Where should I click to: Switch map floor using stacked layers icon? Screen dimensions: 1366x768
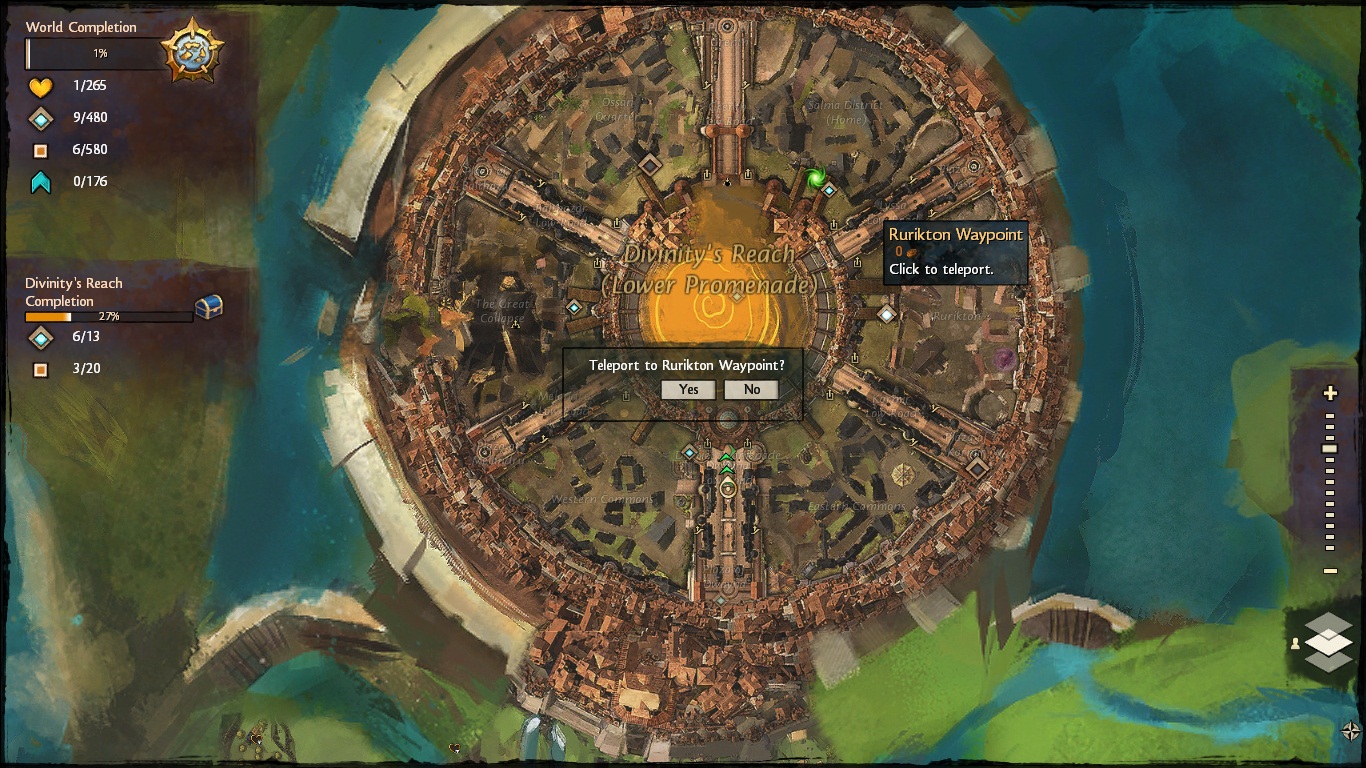pos(1328,642)
